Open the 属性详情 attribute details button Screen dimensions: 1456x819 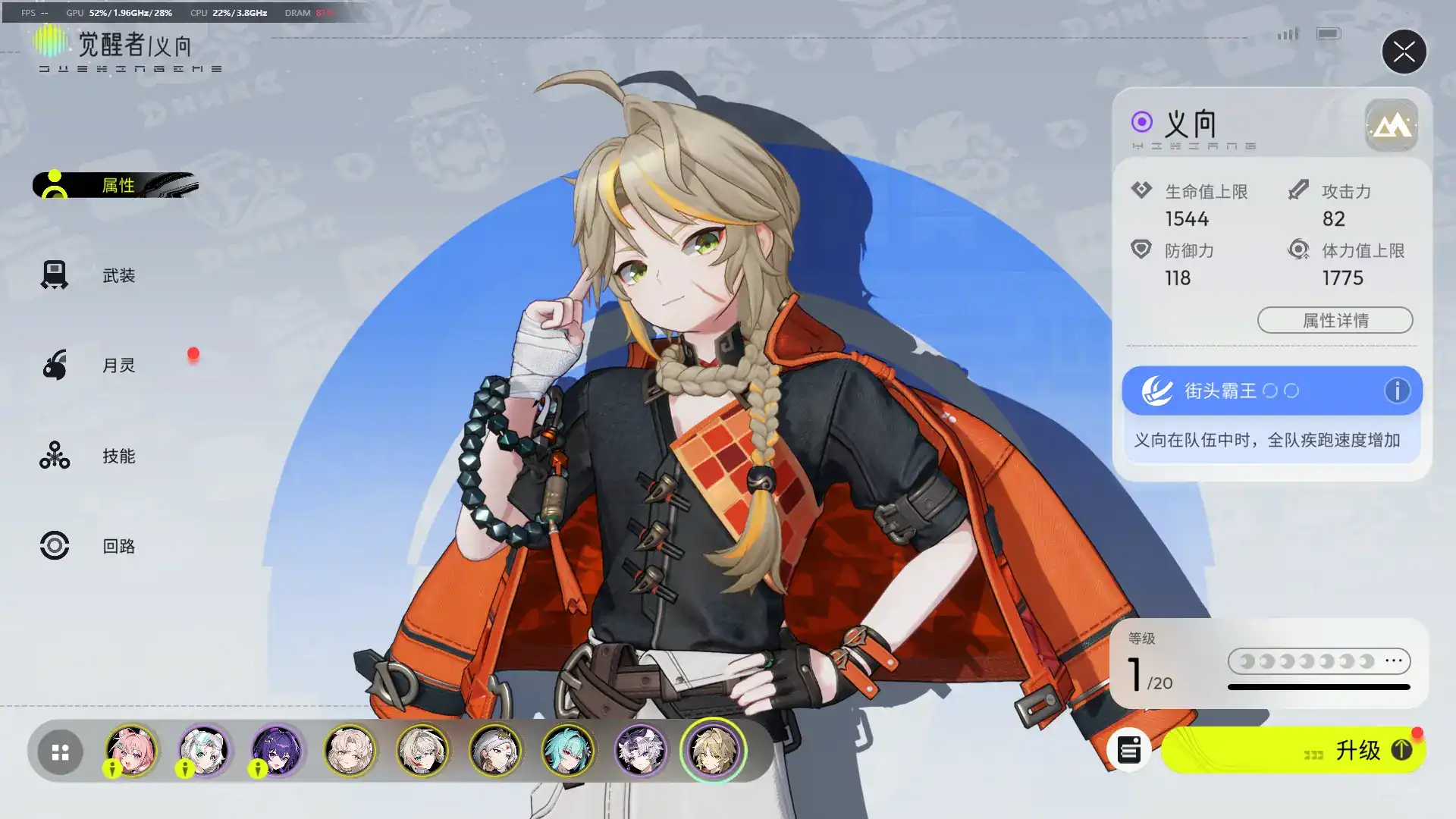(x=1335, y=320)
